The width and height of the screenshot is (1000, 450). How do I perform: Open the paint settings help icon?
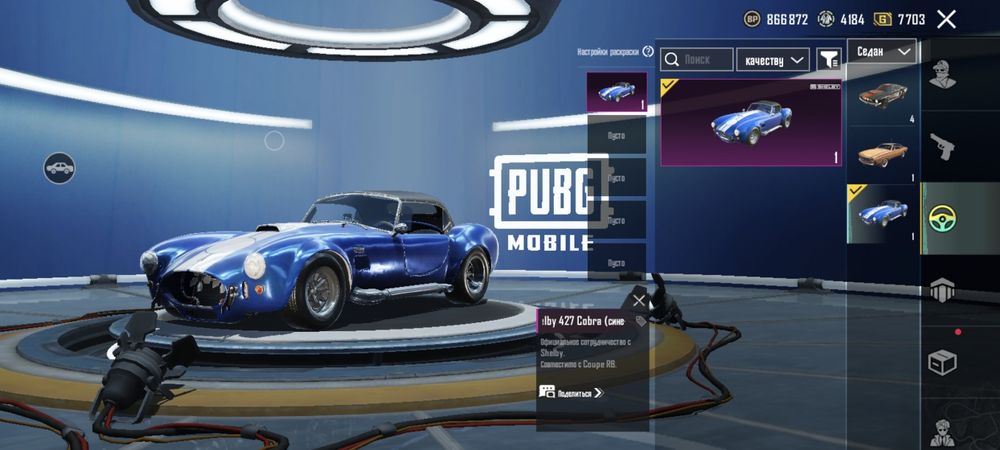point(646,52)
